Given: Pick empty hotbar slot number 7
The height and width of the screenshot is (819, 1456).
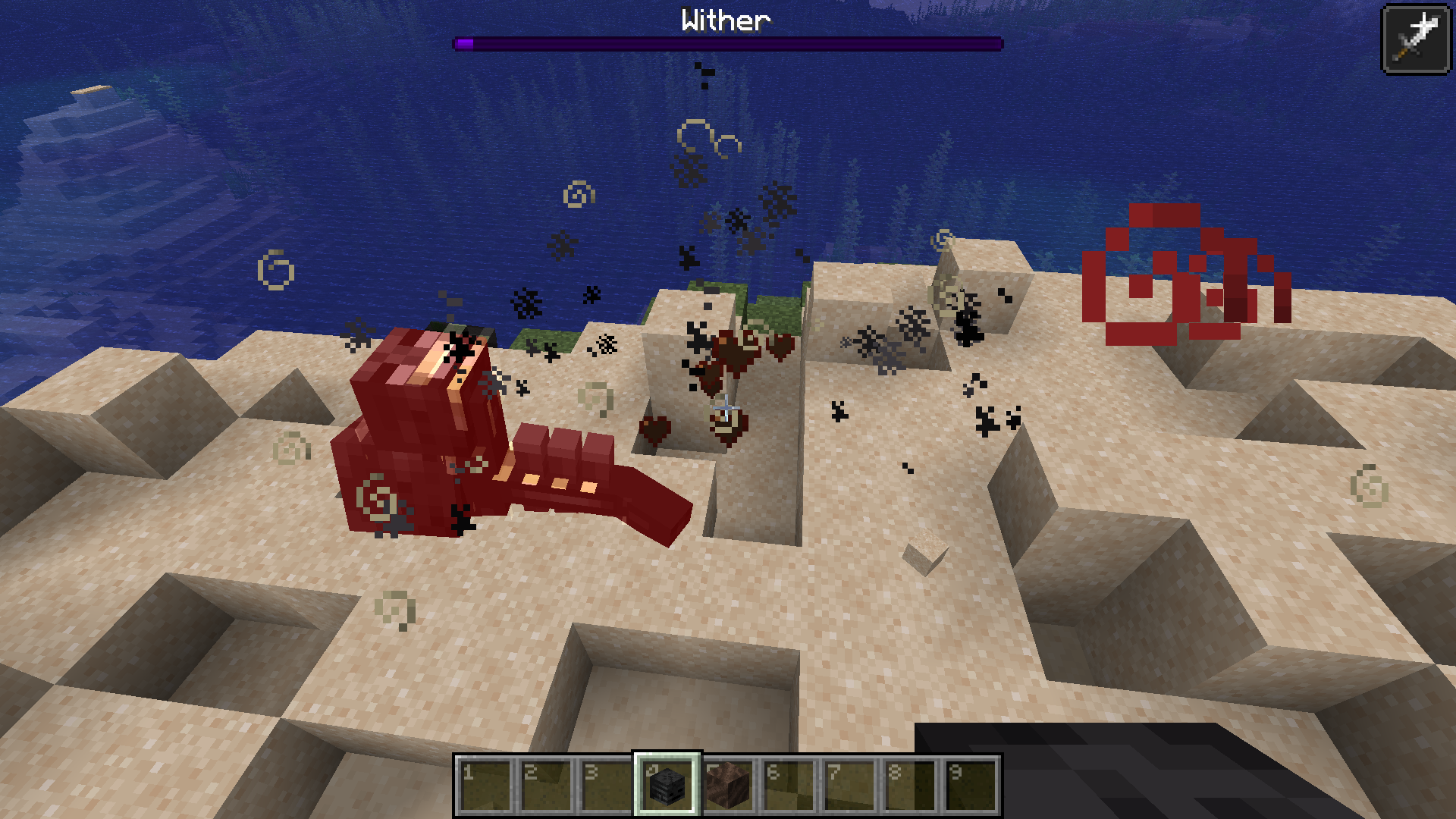Looking at the screenshot, I should pos(849,786).
